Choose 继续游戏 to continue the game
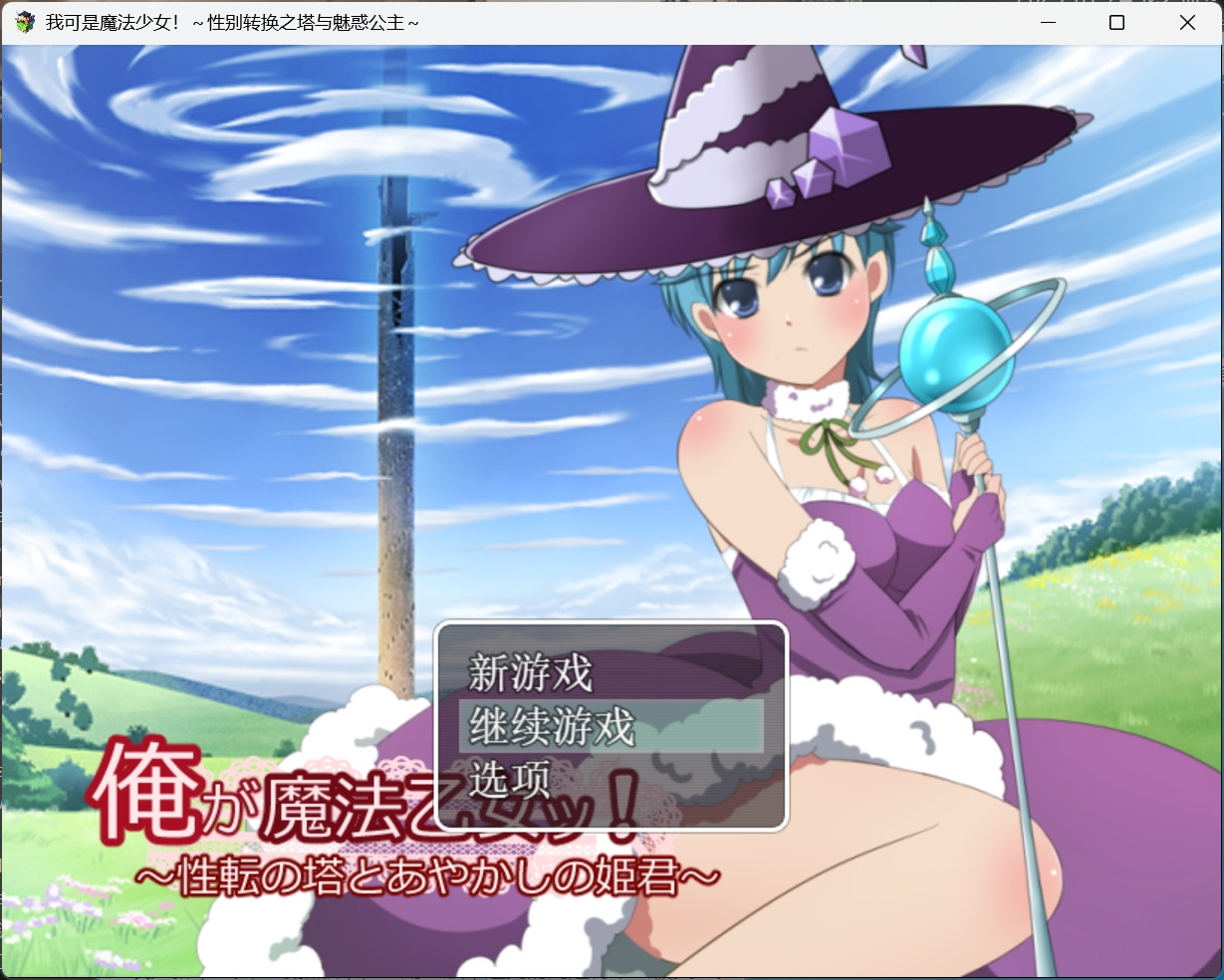Viewport: 1224px width, 980px height. [551, 726]
